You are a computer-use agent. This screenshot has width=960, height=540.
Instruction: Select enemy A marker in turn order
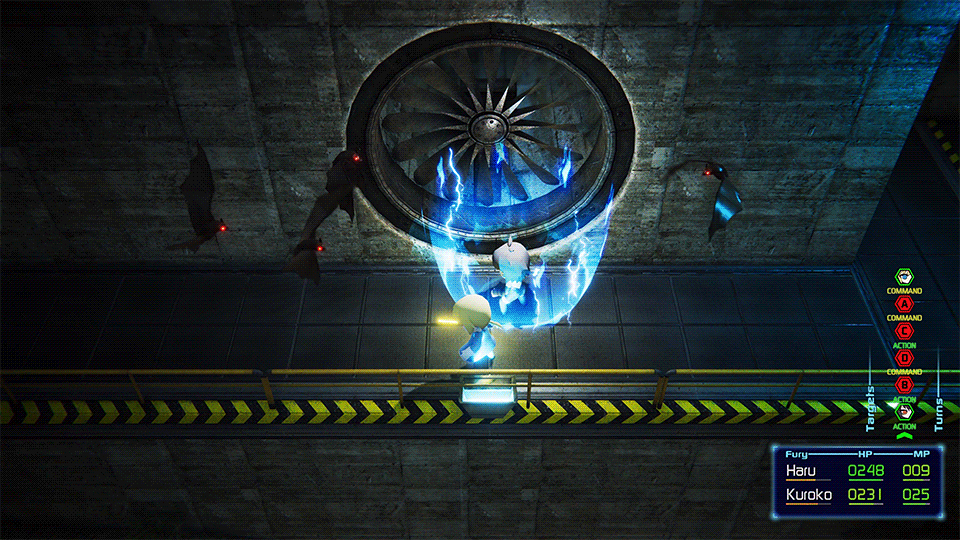905,304
